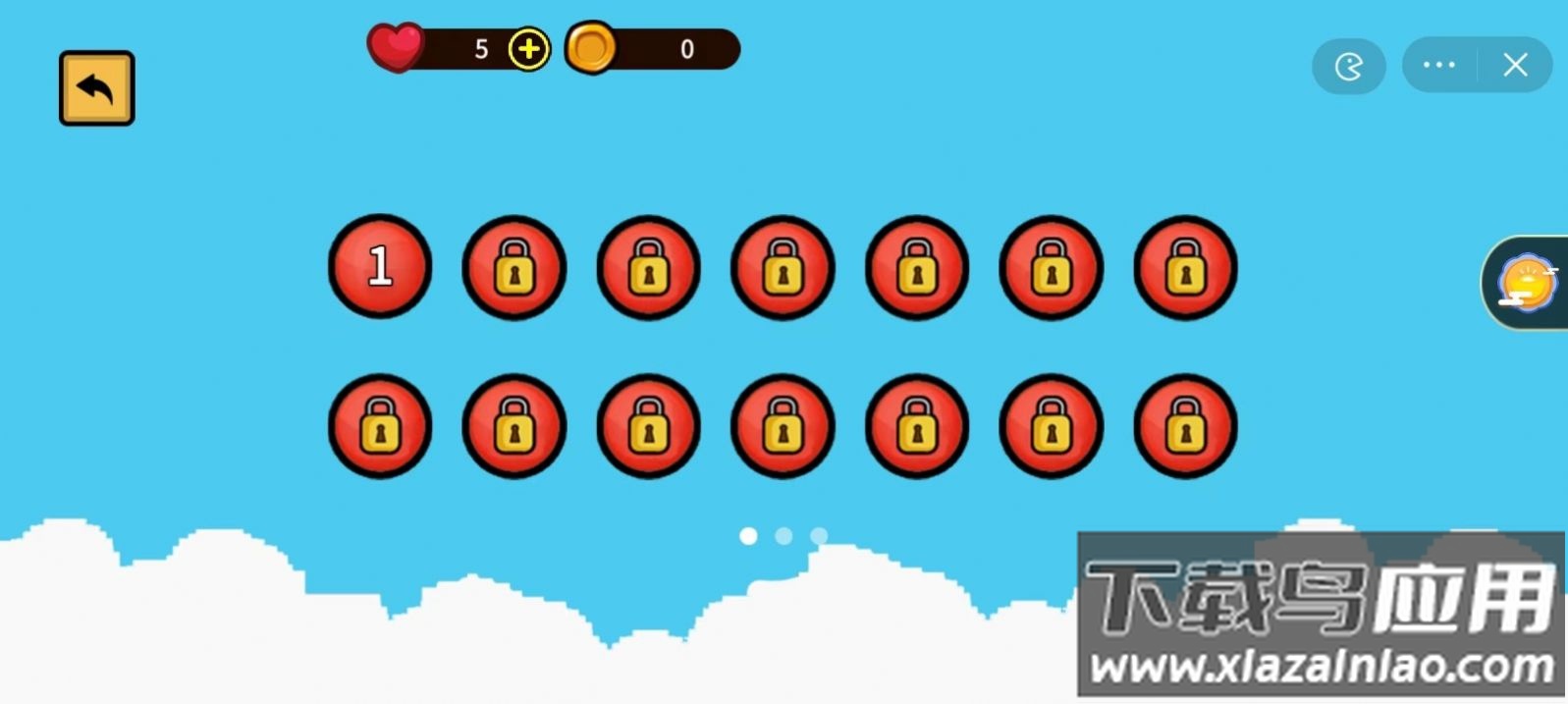The width and height of the screenshot is (1568, 704).
Task: Add more lives with the plus button
Action: [528, 49]
